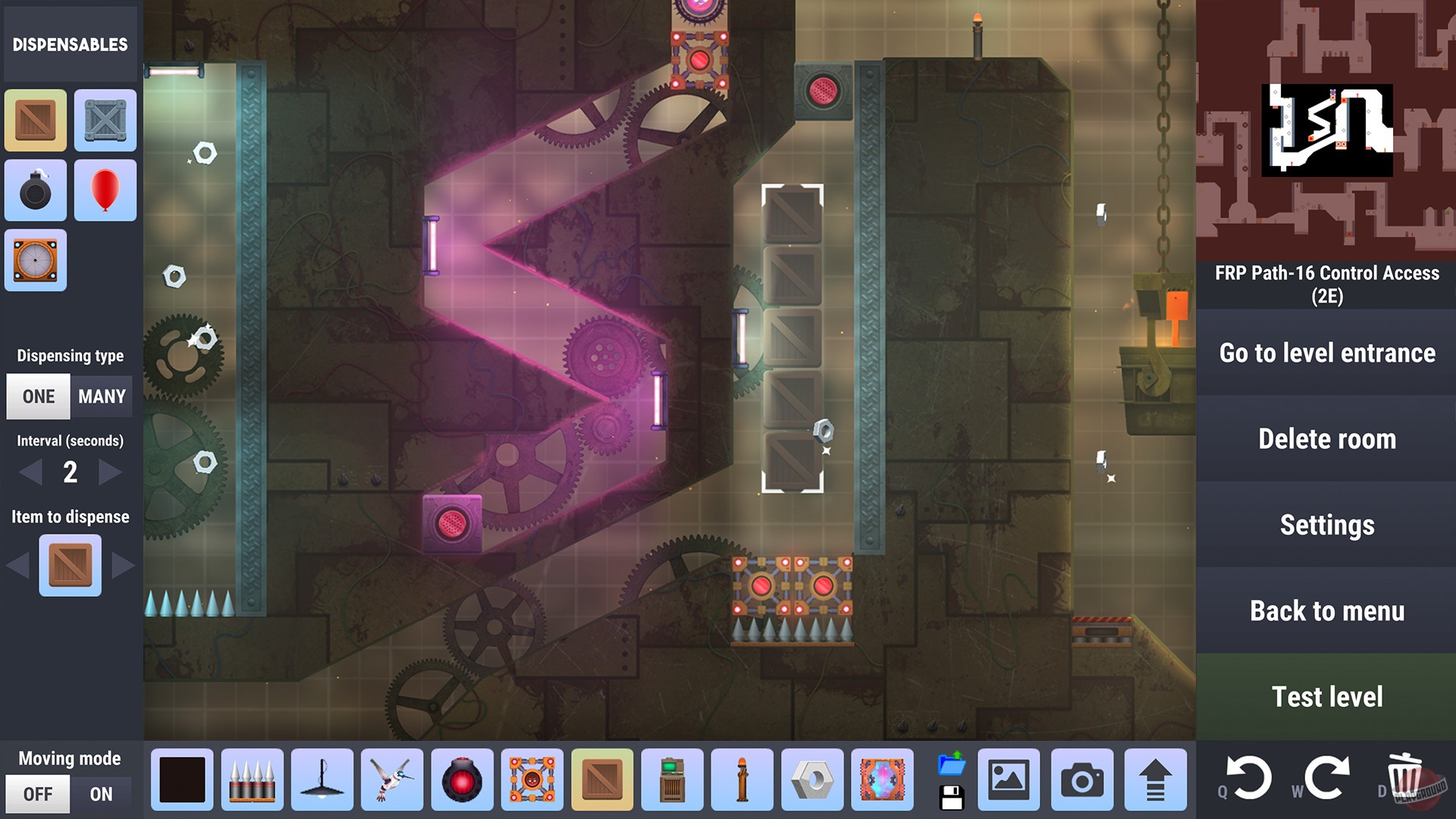This screenshot has height=819, width=1456.
Task: Select the portal tool from the toolbar
Action: [x=882, y=780]
